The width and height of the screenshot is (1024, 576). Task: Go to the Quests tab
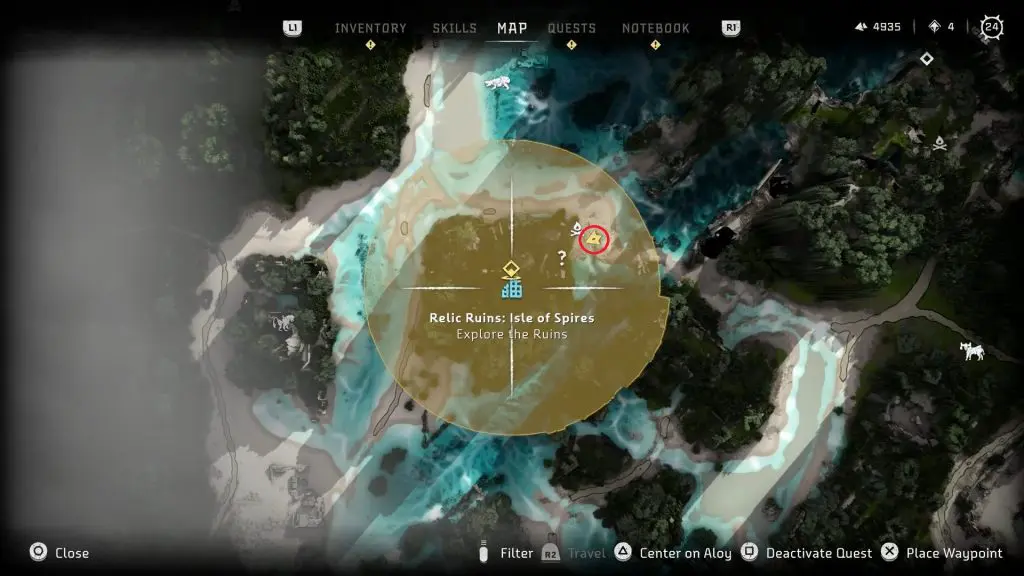(572, 28)
